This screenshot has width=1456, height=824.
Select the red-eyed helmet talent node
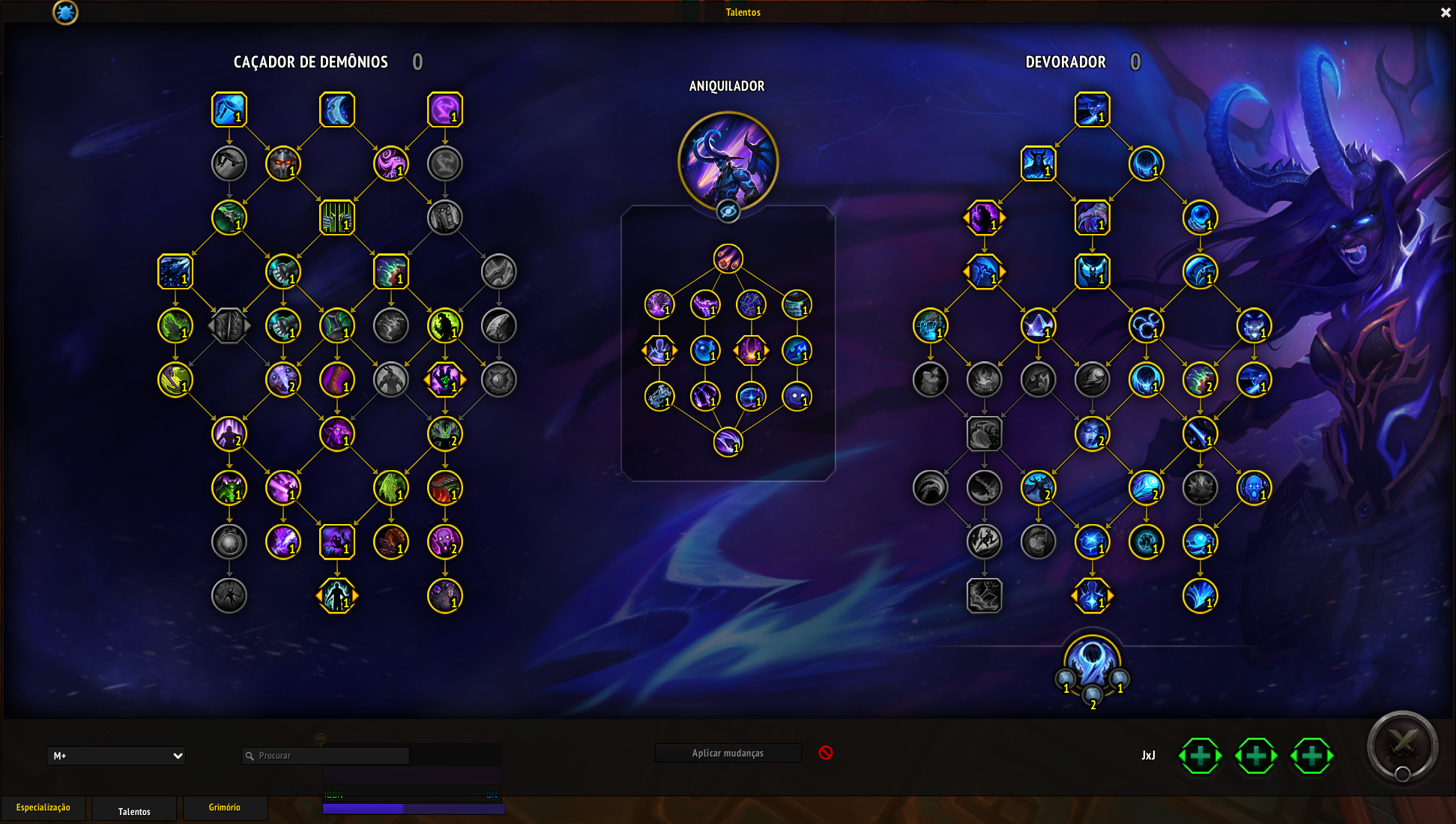click(283, 163)
